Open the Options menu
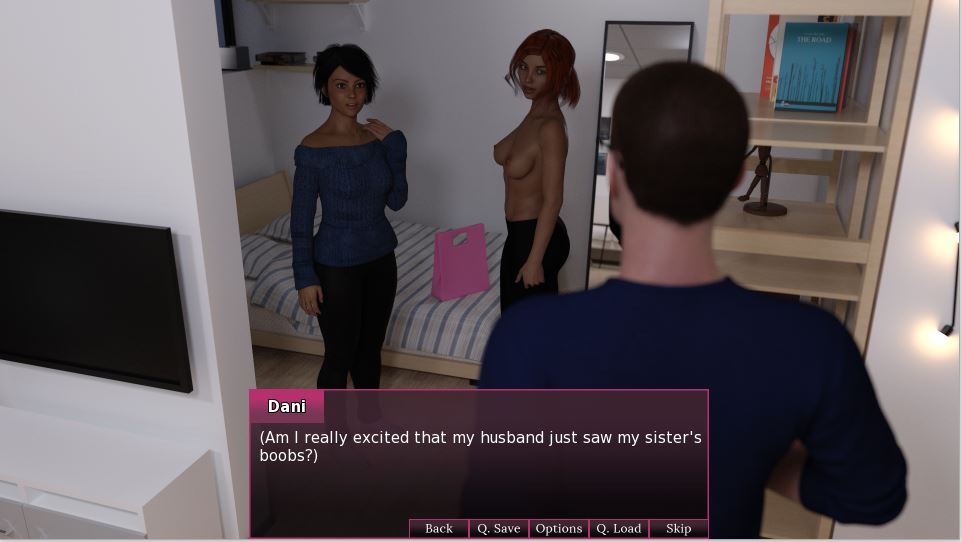This screenshot has height=542, width=962. click(x=558, y=528)
